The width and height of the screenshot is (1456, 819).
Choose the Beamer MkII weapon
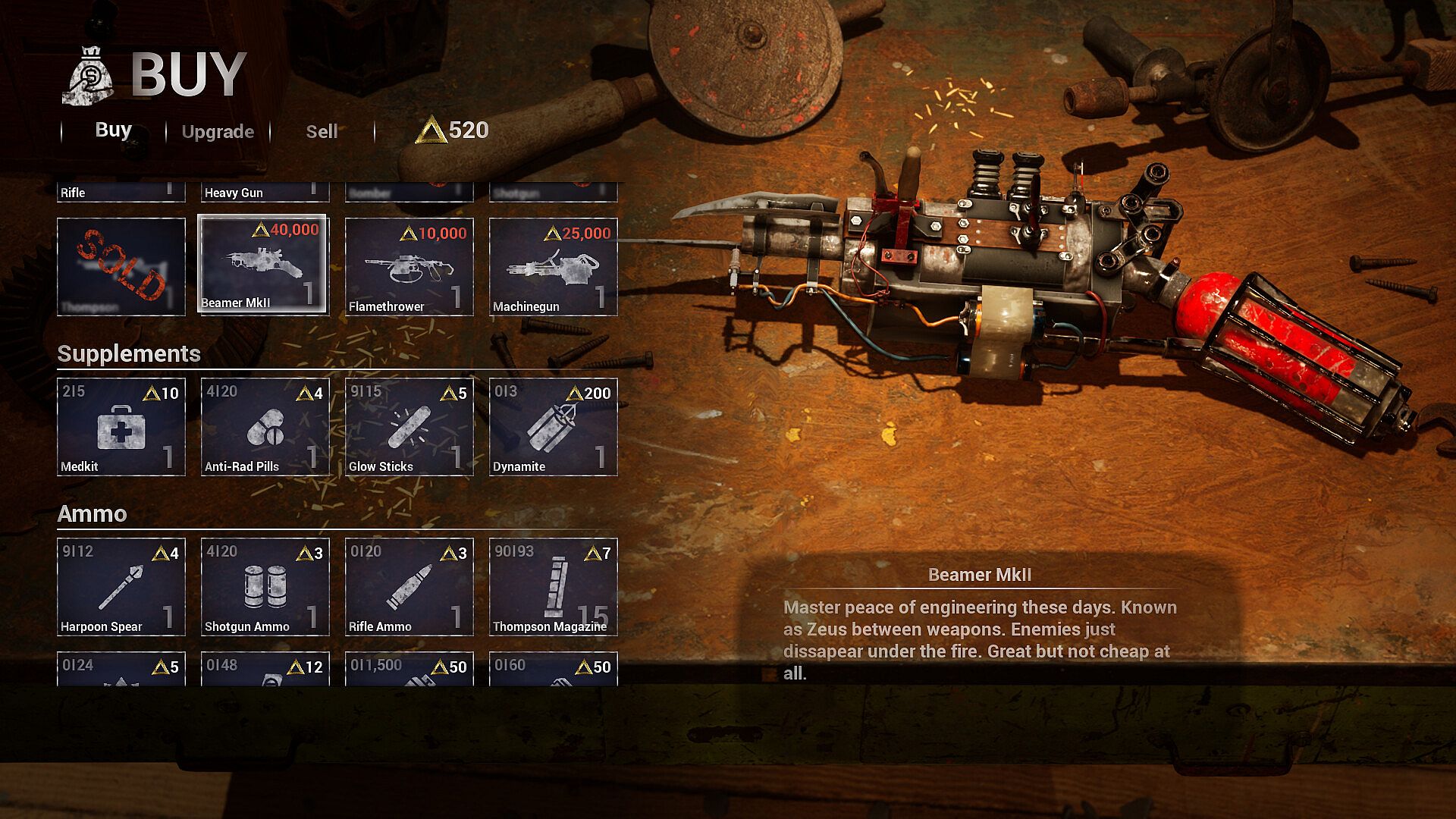point(262,264)
